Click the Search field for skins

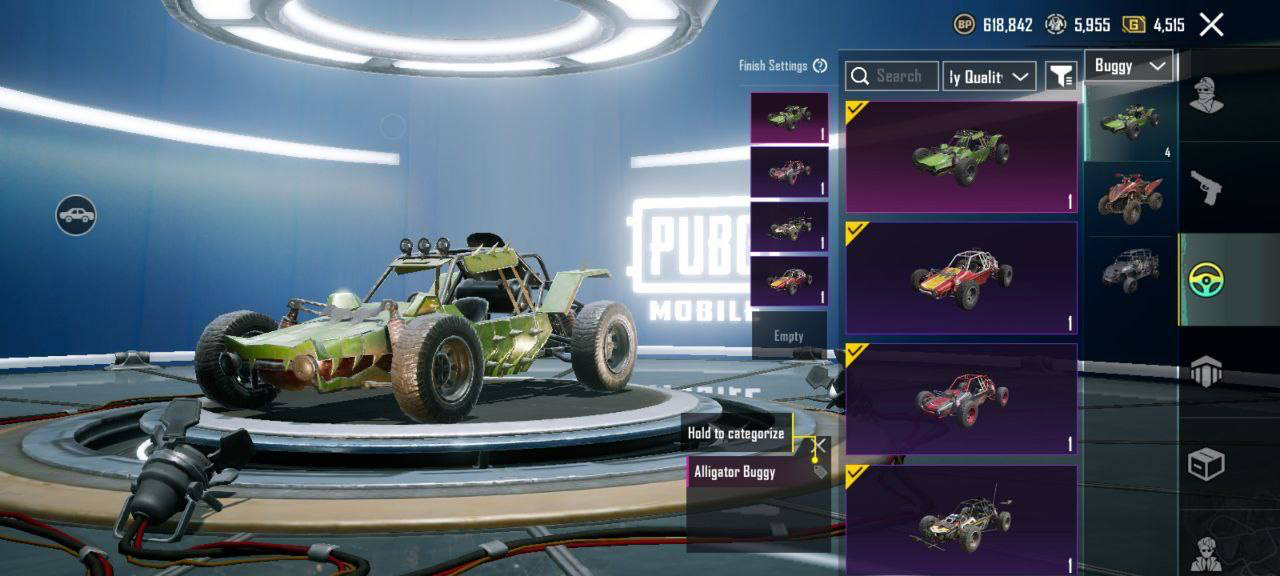[892, 76]
